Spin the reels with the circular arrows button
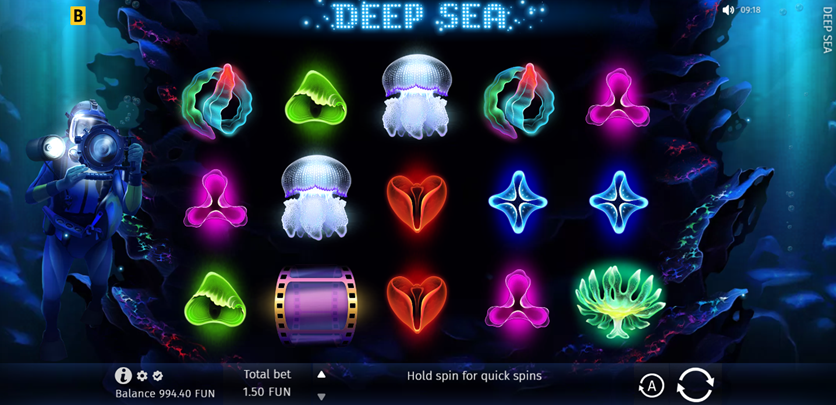Viewport: 836px width, 405px height. [695, 384]
